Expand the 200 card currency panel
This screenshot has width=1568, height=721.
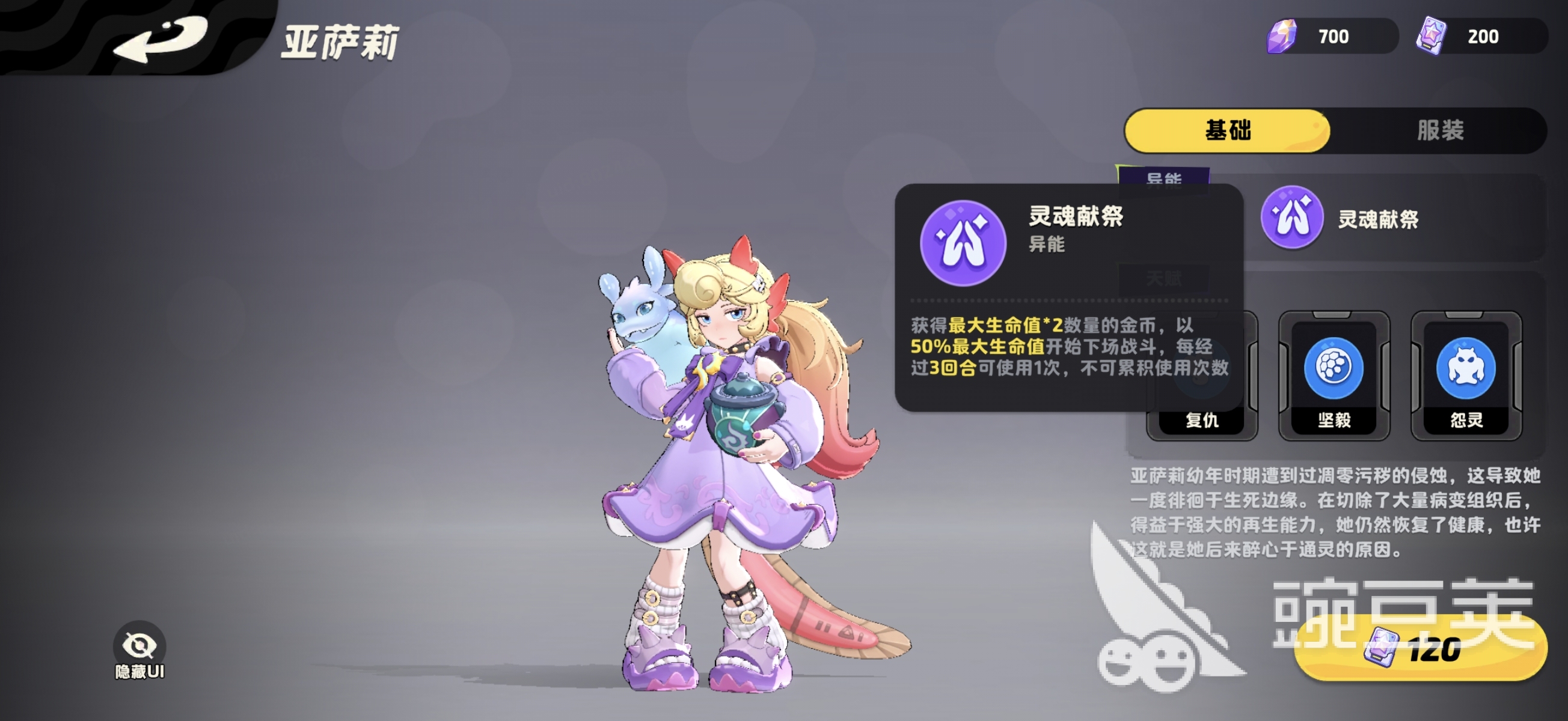[1485, 36]
